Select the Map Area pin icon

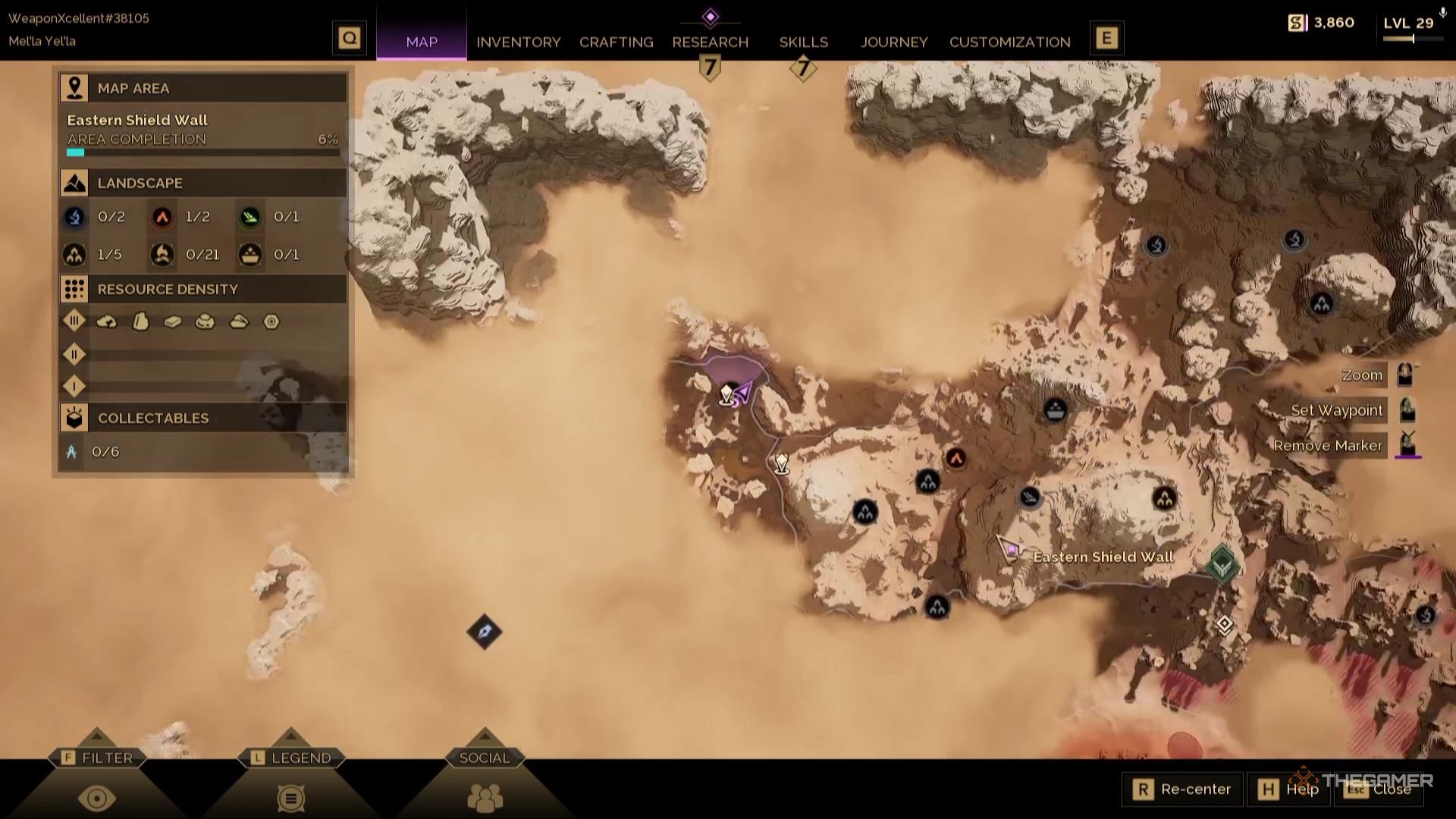(x=74, y=87)
